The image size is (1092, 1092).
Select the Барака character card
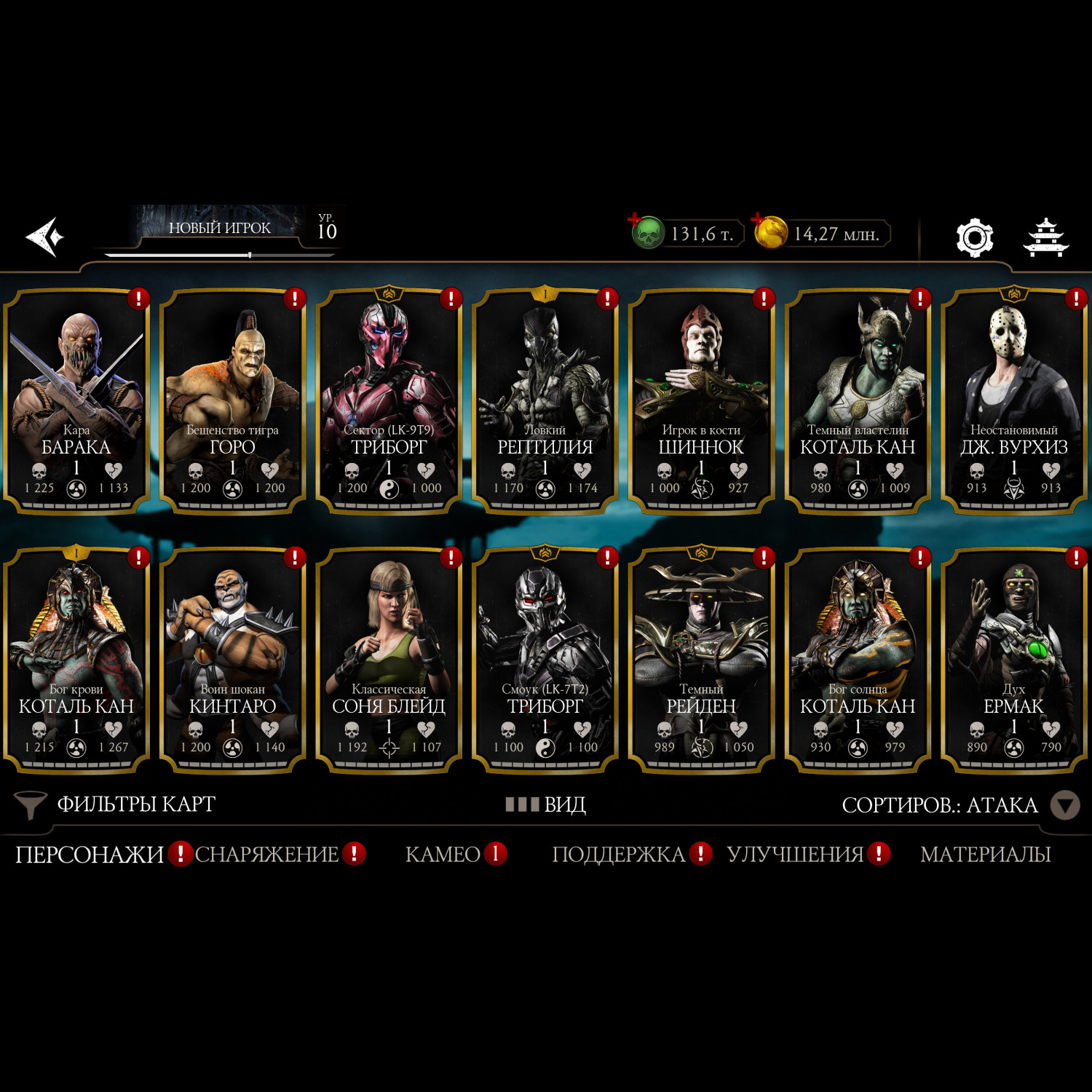(x=76, y=400)
